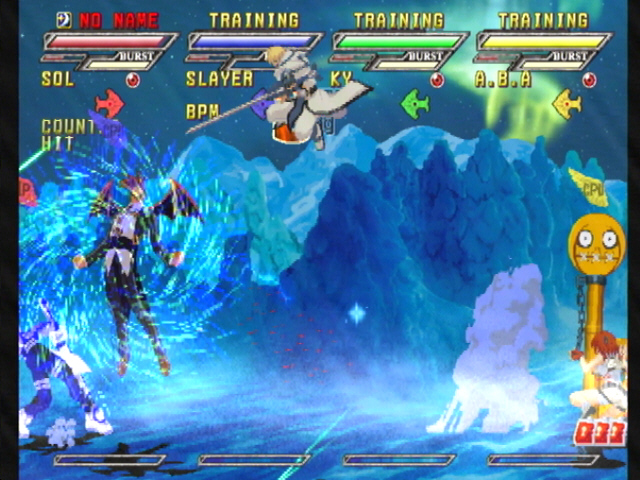640x480 pixels.
Task: Select the yellow arrow icon under A.B.A
Action: 566,103
